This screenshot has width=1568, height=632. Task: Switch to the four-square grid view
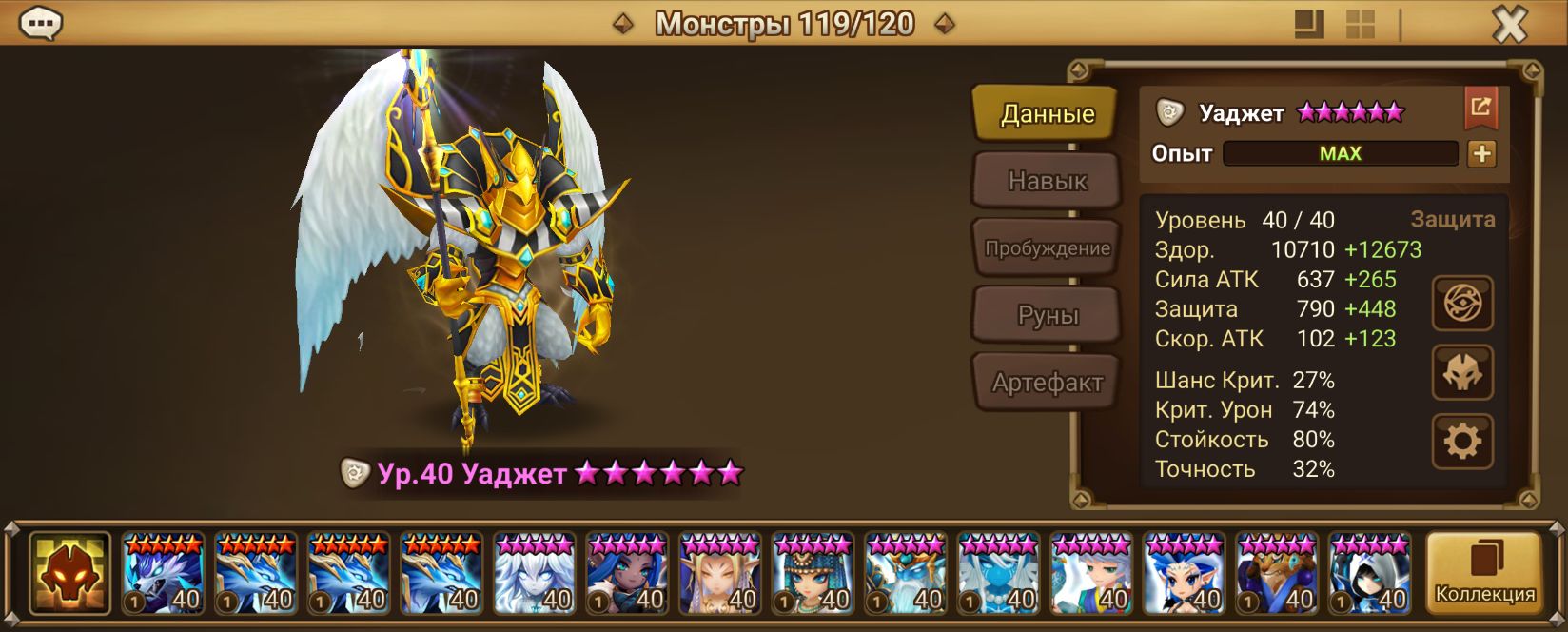coord(1360,24)
